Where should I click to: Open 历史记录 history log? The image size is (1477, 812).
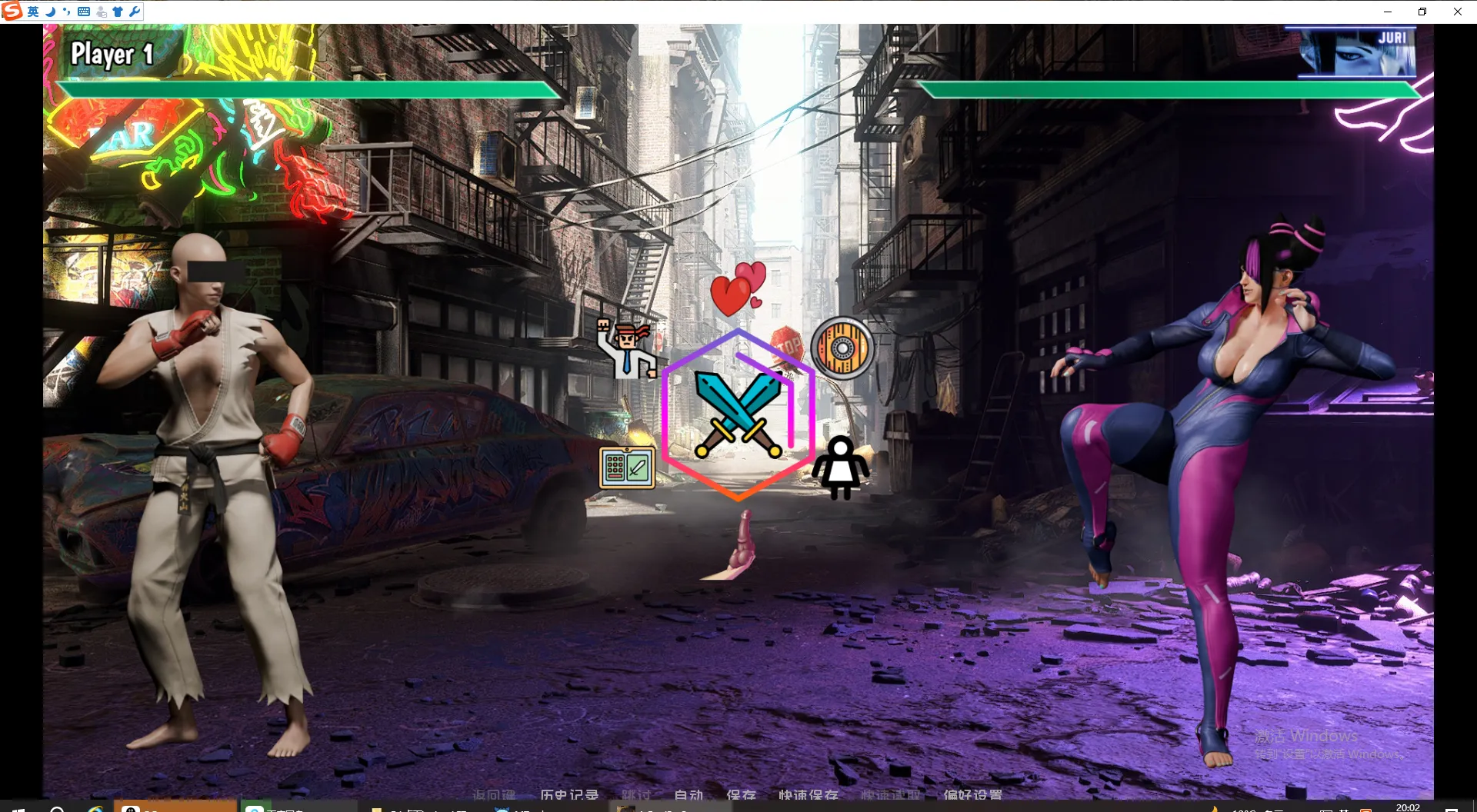pos(569,794)
